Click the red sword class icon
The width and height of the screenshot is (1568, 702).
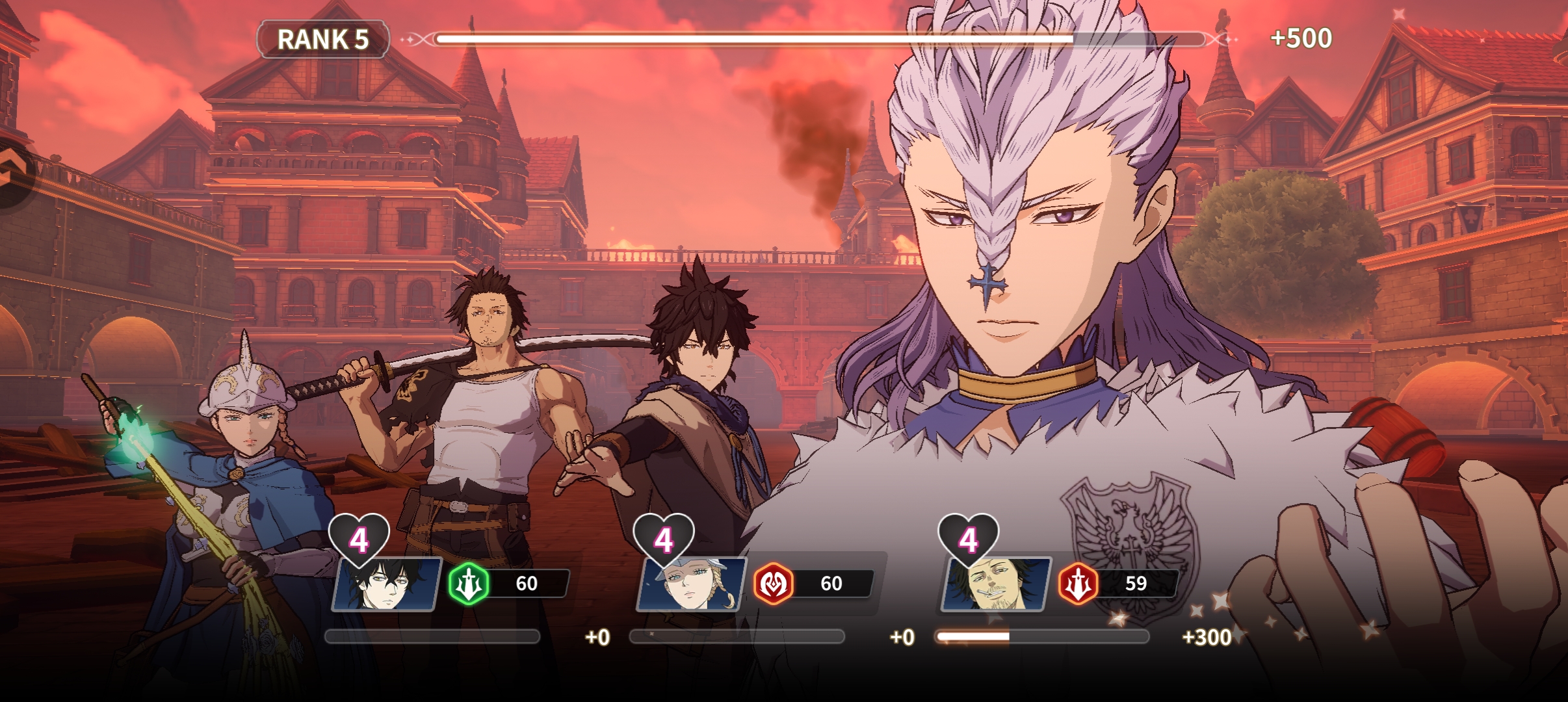point(1078,583)
